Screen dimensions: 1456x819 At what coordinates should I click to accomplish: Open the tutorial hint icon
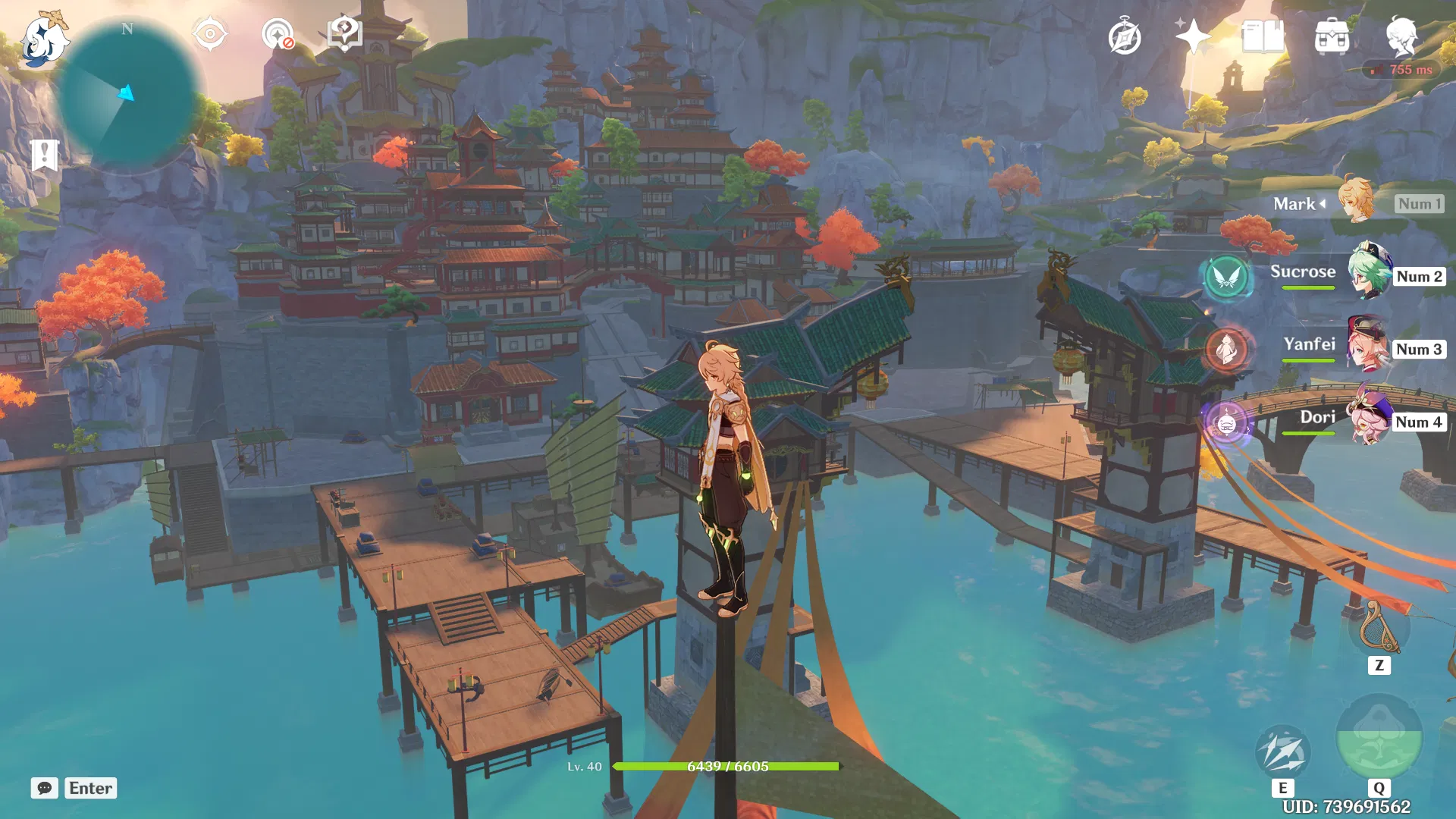tap(344, 34)
